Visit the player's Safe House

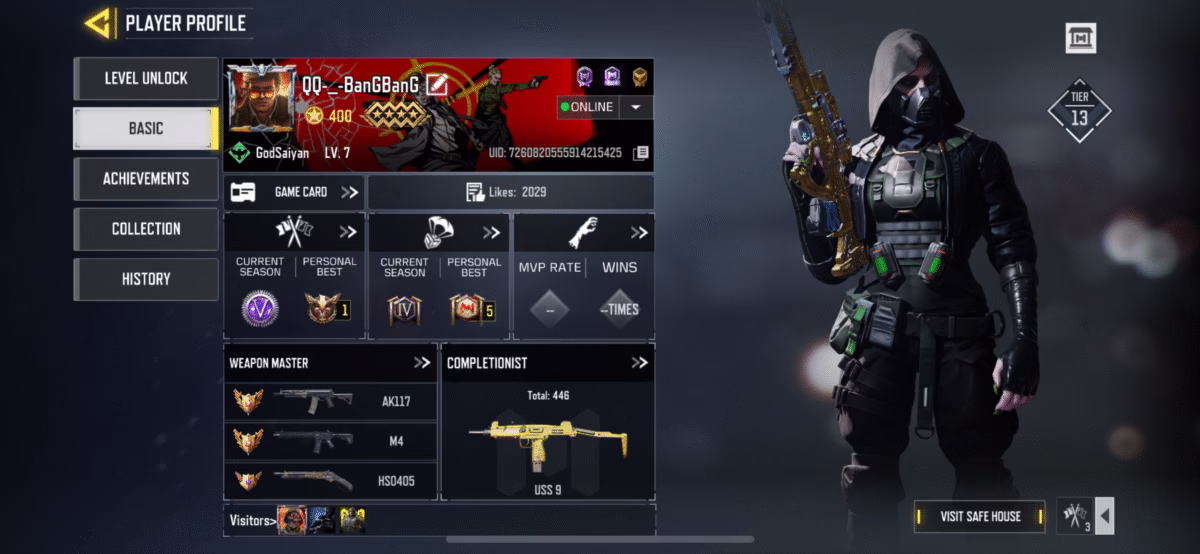pos(980,516)
